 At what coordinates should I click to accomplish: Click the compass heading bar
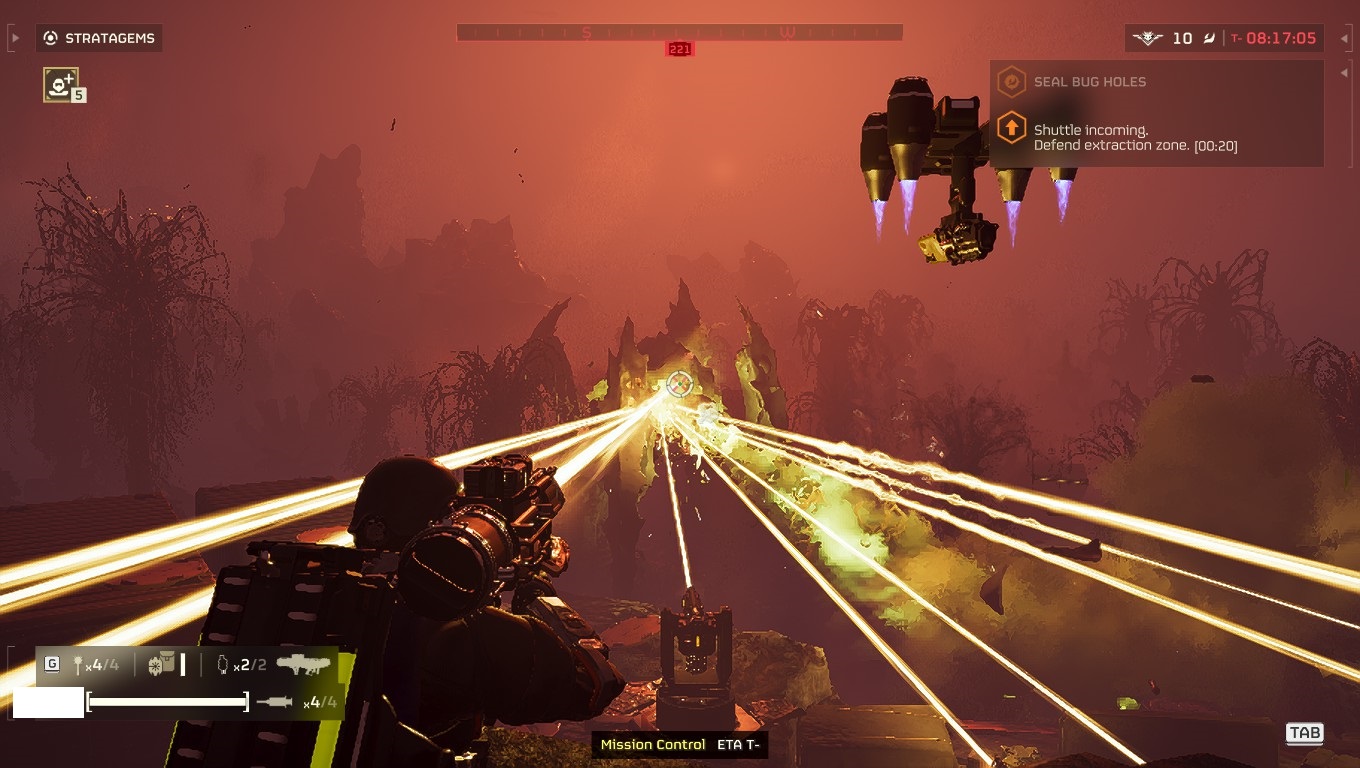(x=679, y=32)
